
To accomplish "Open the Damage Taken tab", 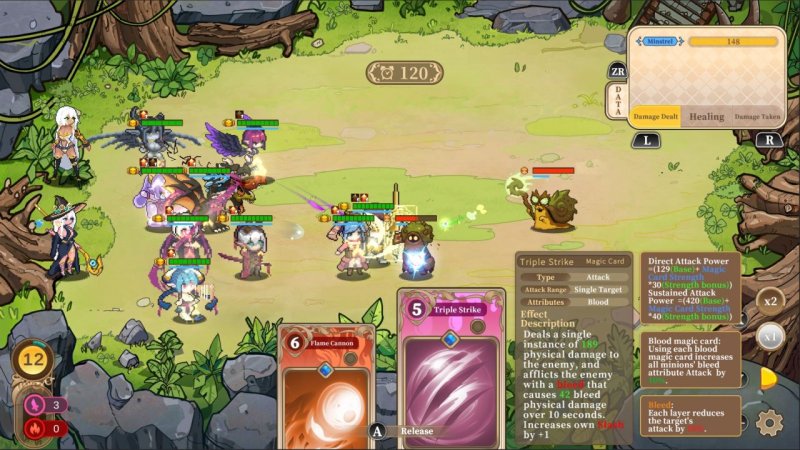I will [x=757, y=117].
